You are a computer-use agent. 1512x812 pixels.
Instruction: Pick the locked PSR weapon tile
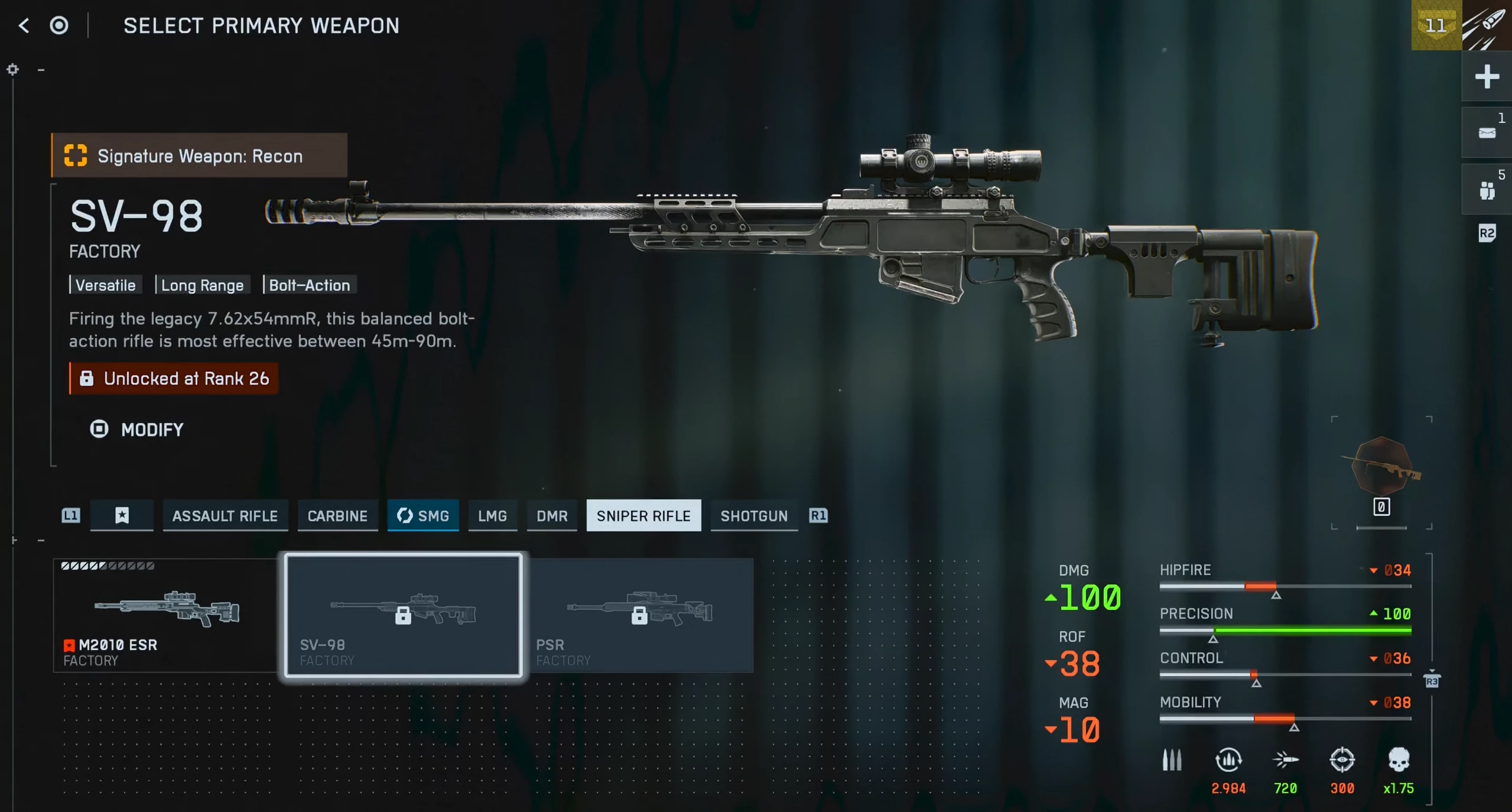(640, 615)
